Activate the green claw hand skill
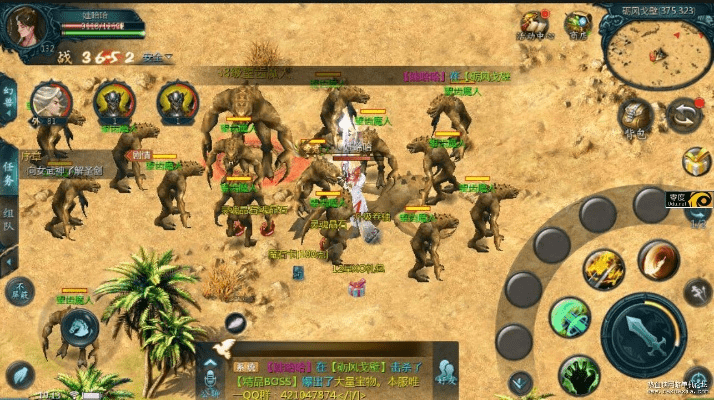The width and height of the screenshot is (714, 400). [x=578, y=374]
